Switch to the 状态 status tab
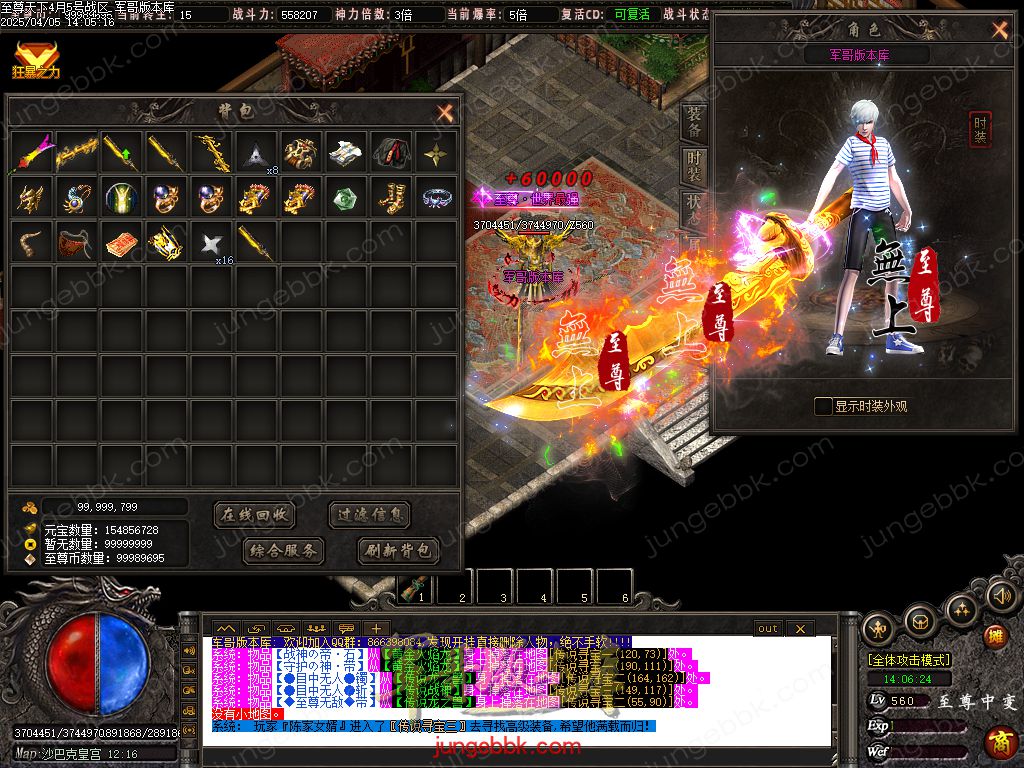The image size is (1024, 768). pos(693,209)
